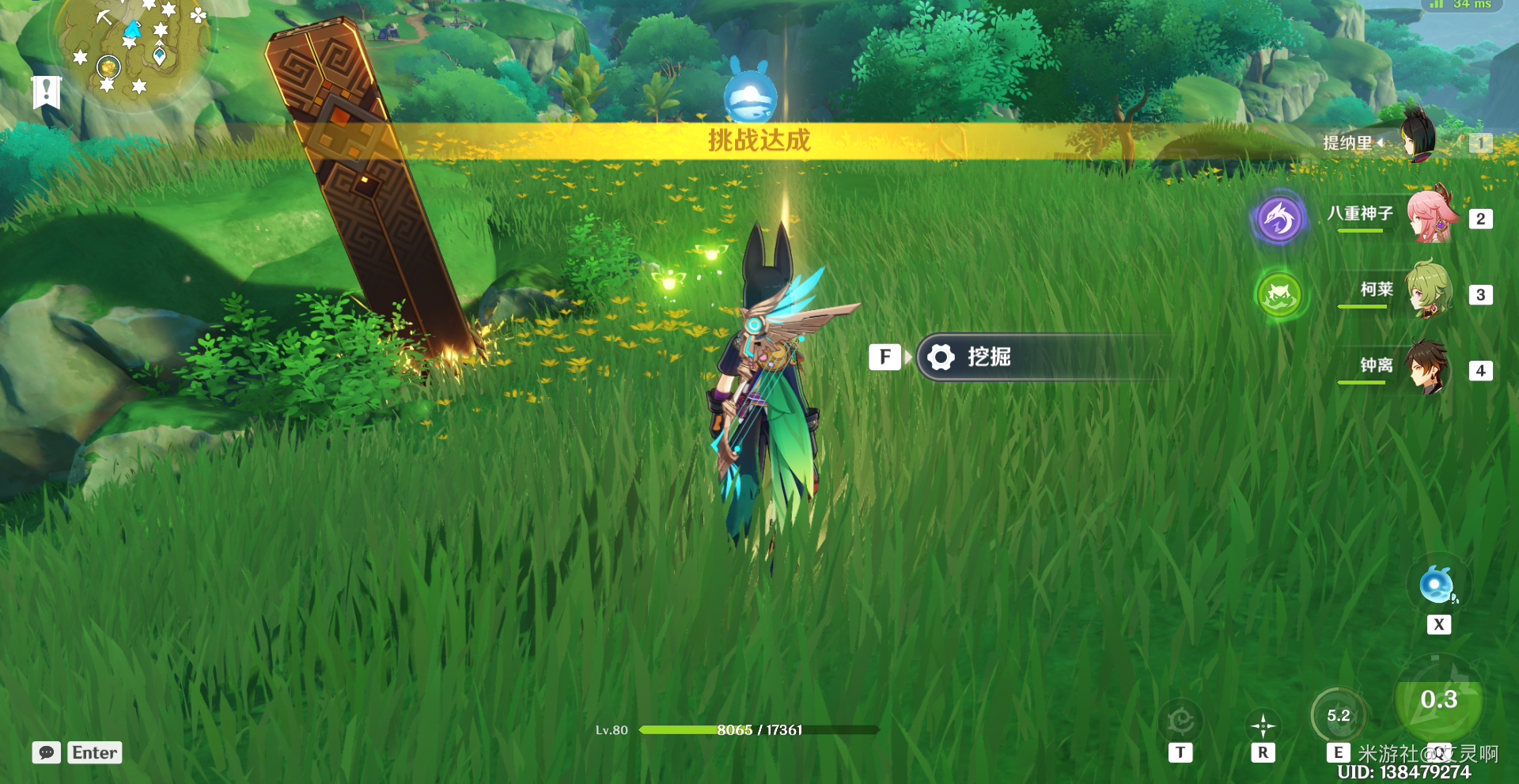Viewport: 1519px width, 784px height.
Task: Open the chat speech bubble icon
Action: coord(47,752)
